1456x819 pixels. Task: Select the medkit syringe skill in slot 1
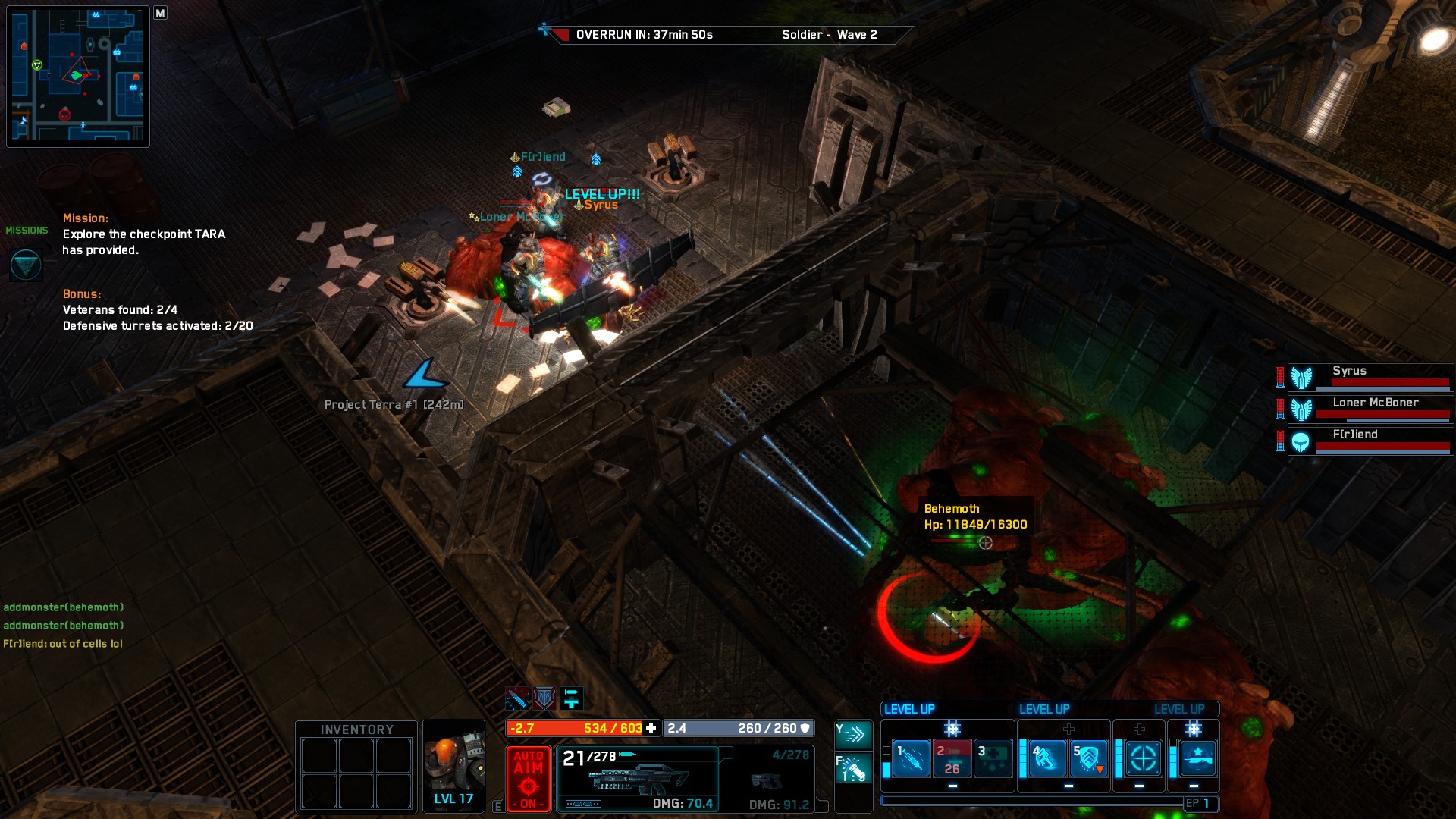click(x=912, y=758)
